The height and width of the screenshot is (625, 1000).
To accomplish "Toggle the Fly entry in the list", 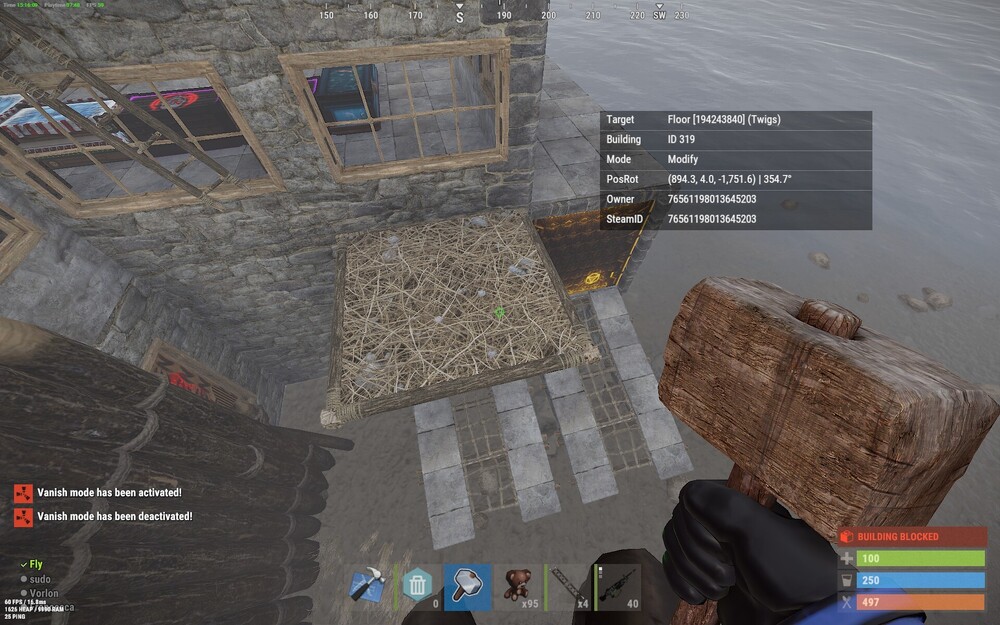I will 36,564.
